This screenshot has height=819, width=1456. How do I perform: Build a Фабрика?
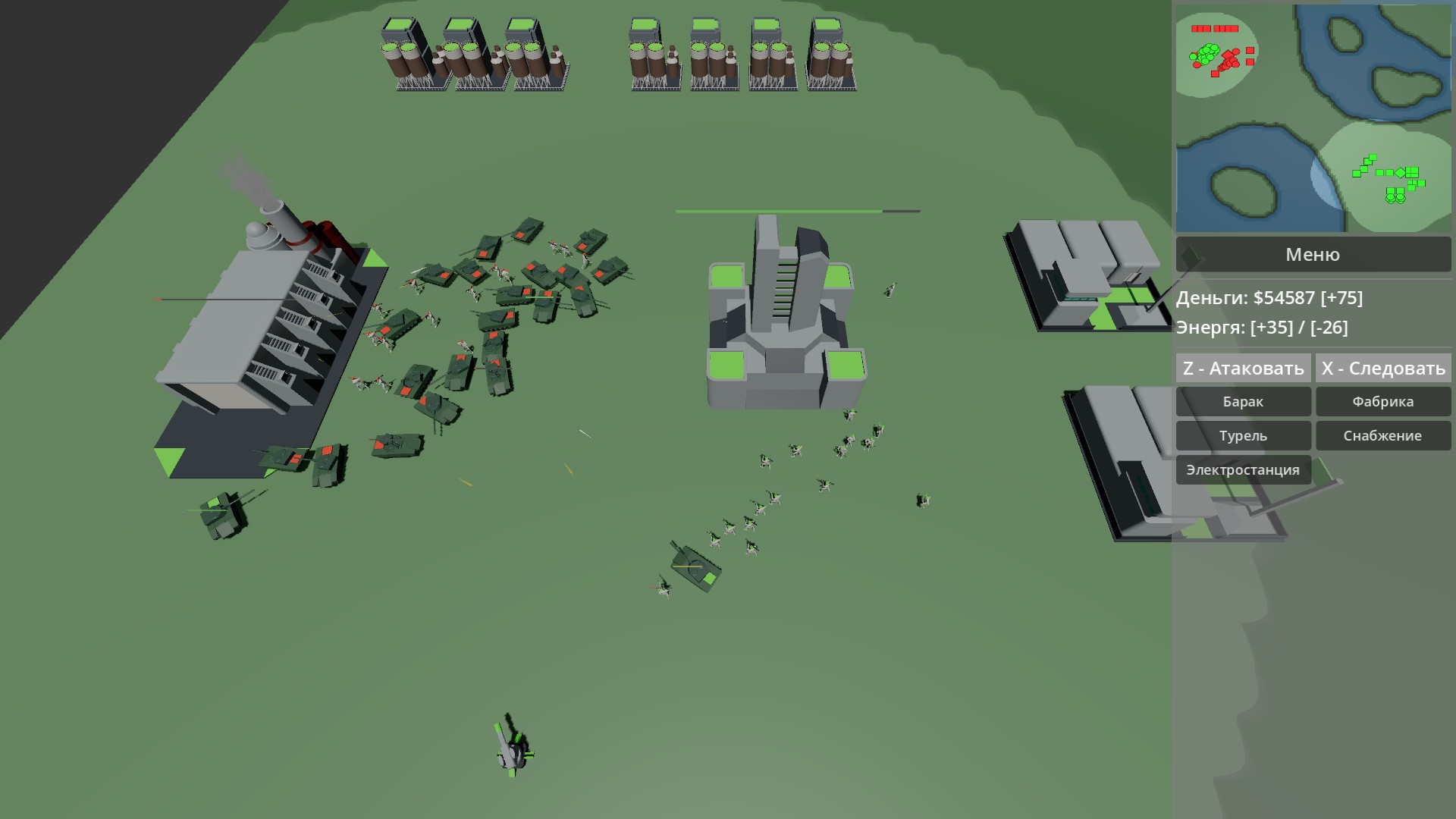coord(1383,401)
